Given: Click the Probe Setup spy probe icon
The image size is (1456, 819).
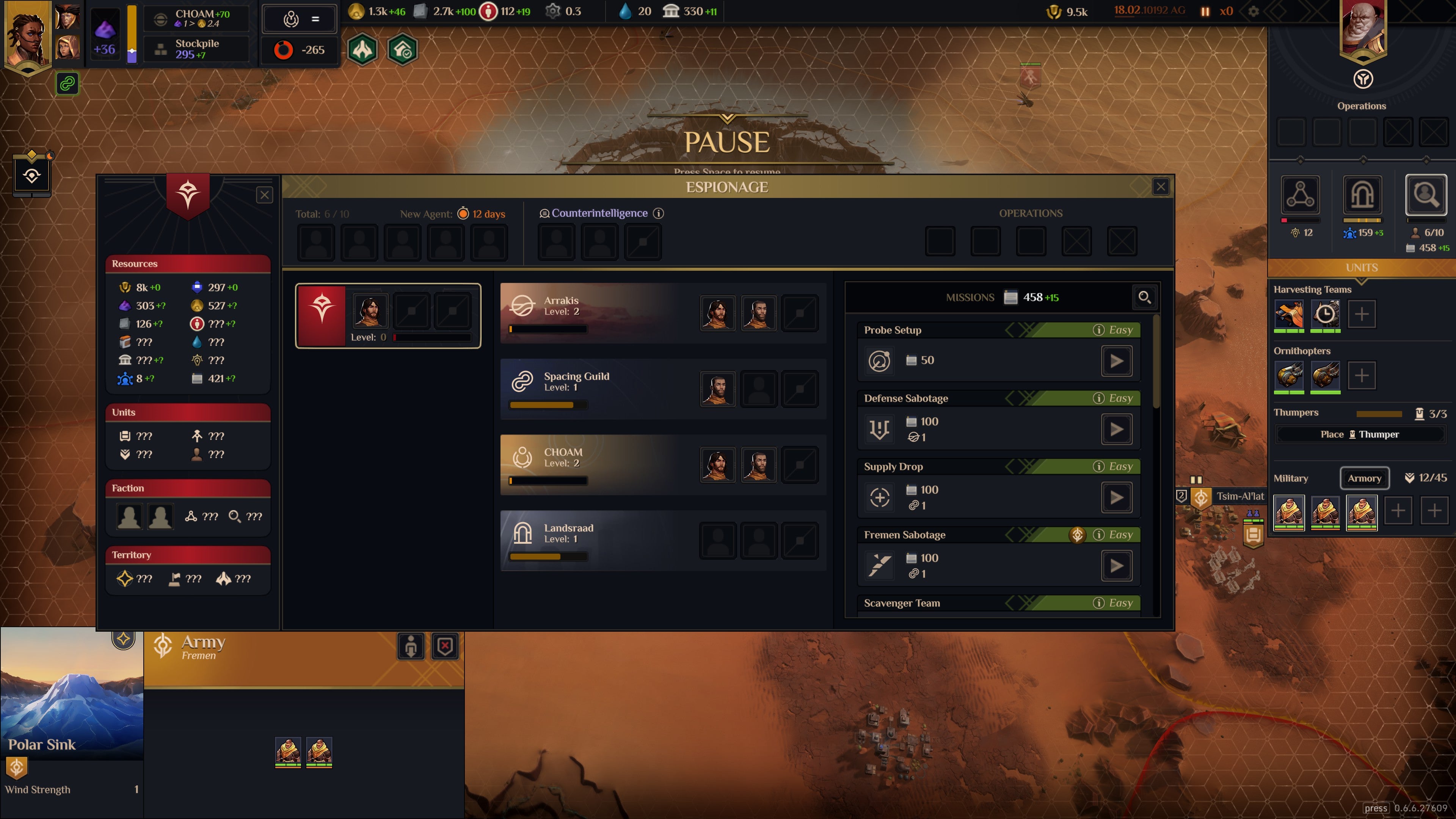Looking at the screenshot, I should click(880, 361).
